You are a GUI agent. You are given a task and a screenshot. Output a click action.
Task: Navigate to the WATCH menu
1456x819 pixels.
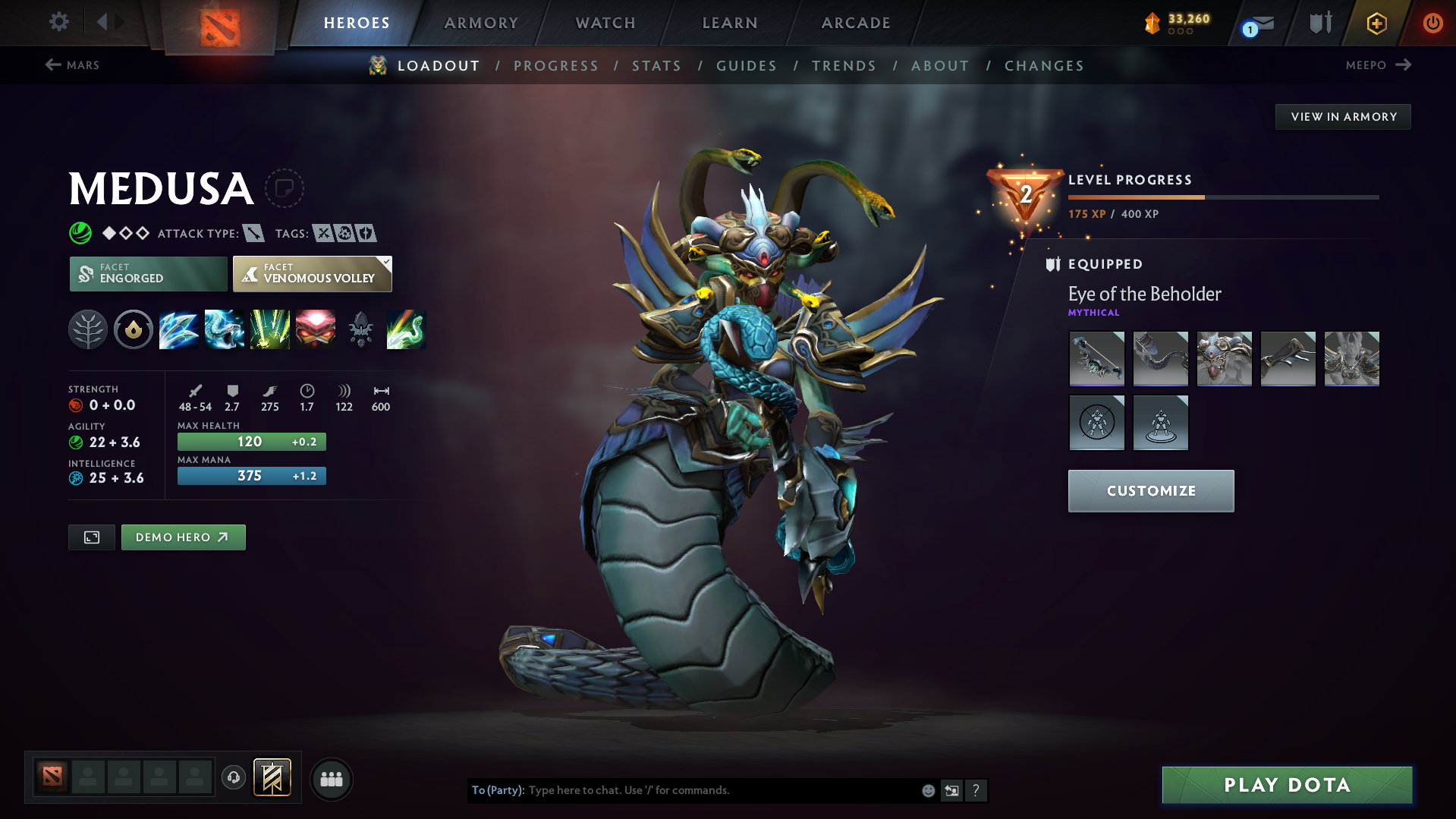(605, 23)
